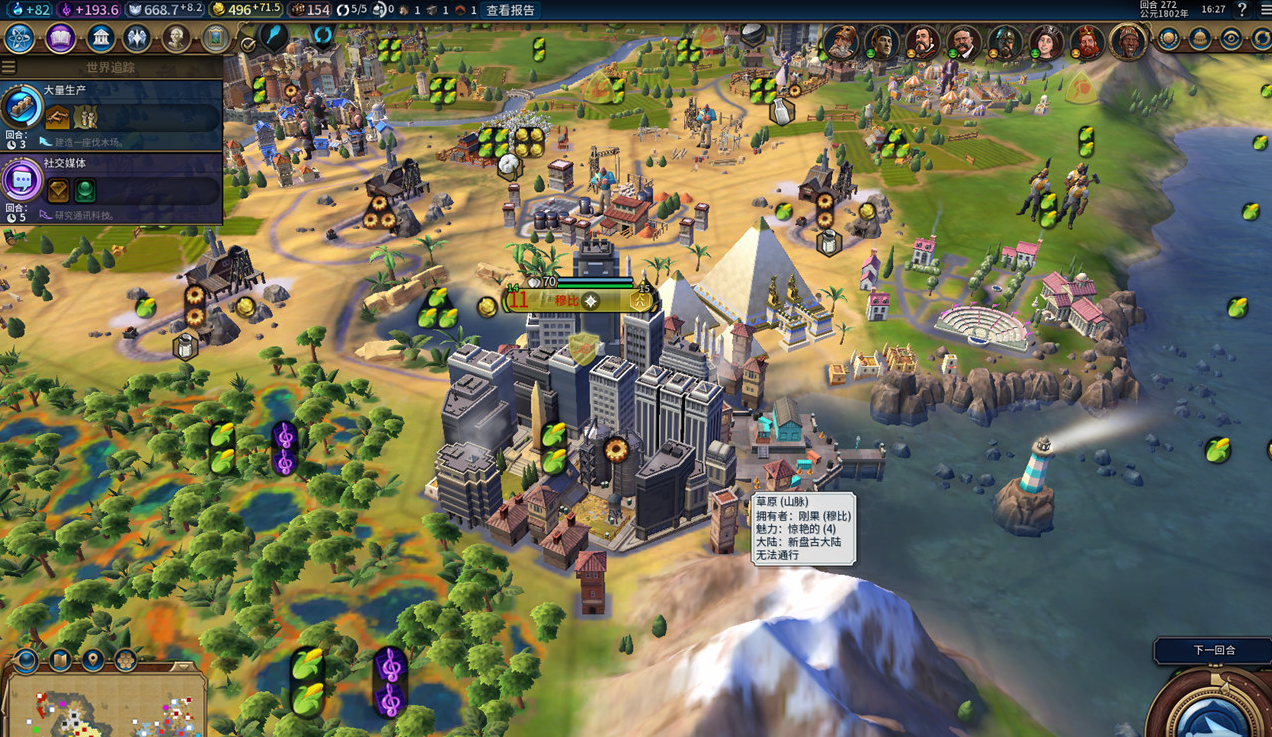Open the great people portrait icon

coord(177,39)
